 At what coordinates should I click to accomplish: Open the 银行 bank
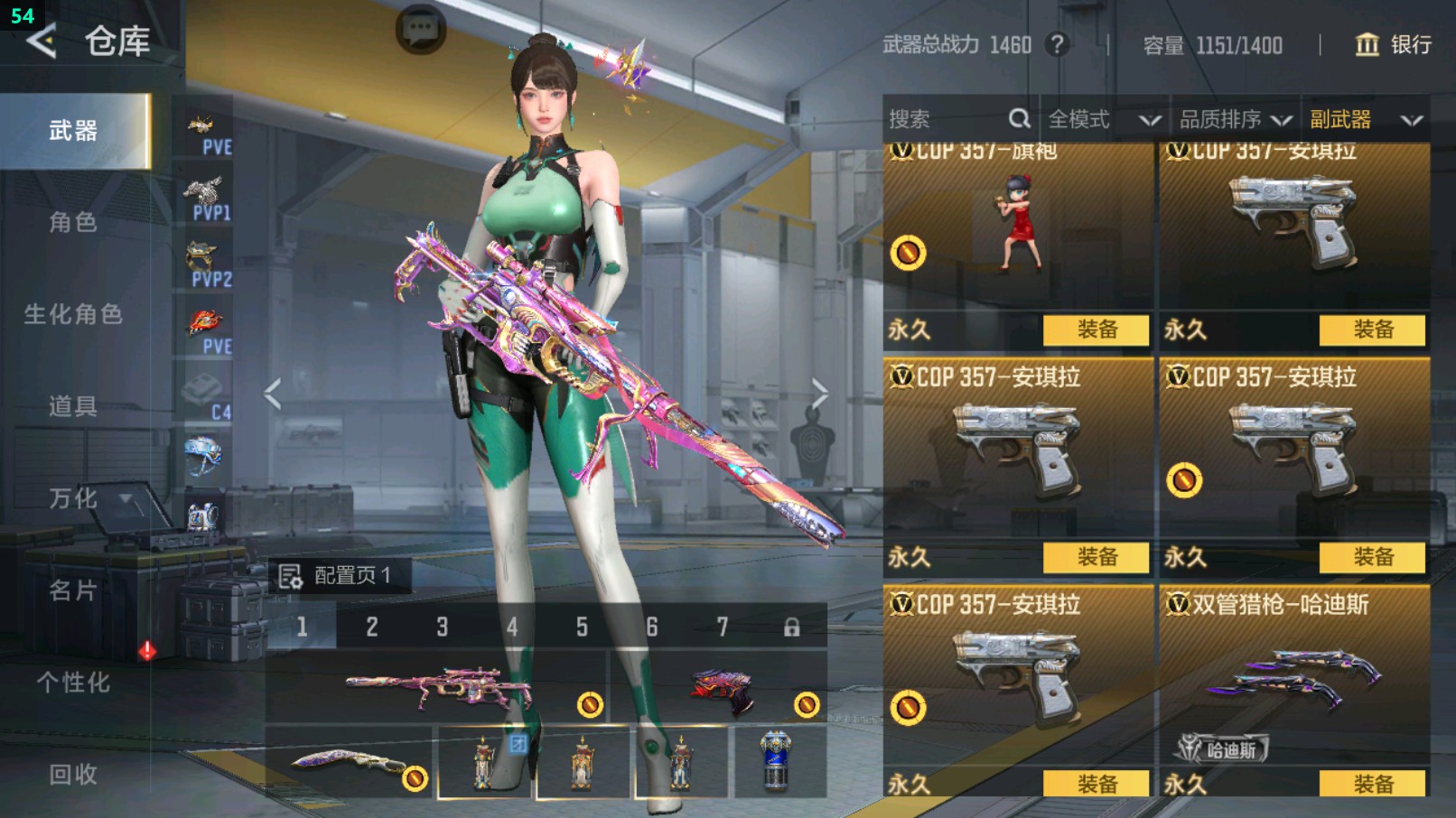point(1394,44)
